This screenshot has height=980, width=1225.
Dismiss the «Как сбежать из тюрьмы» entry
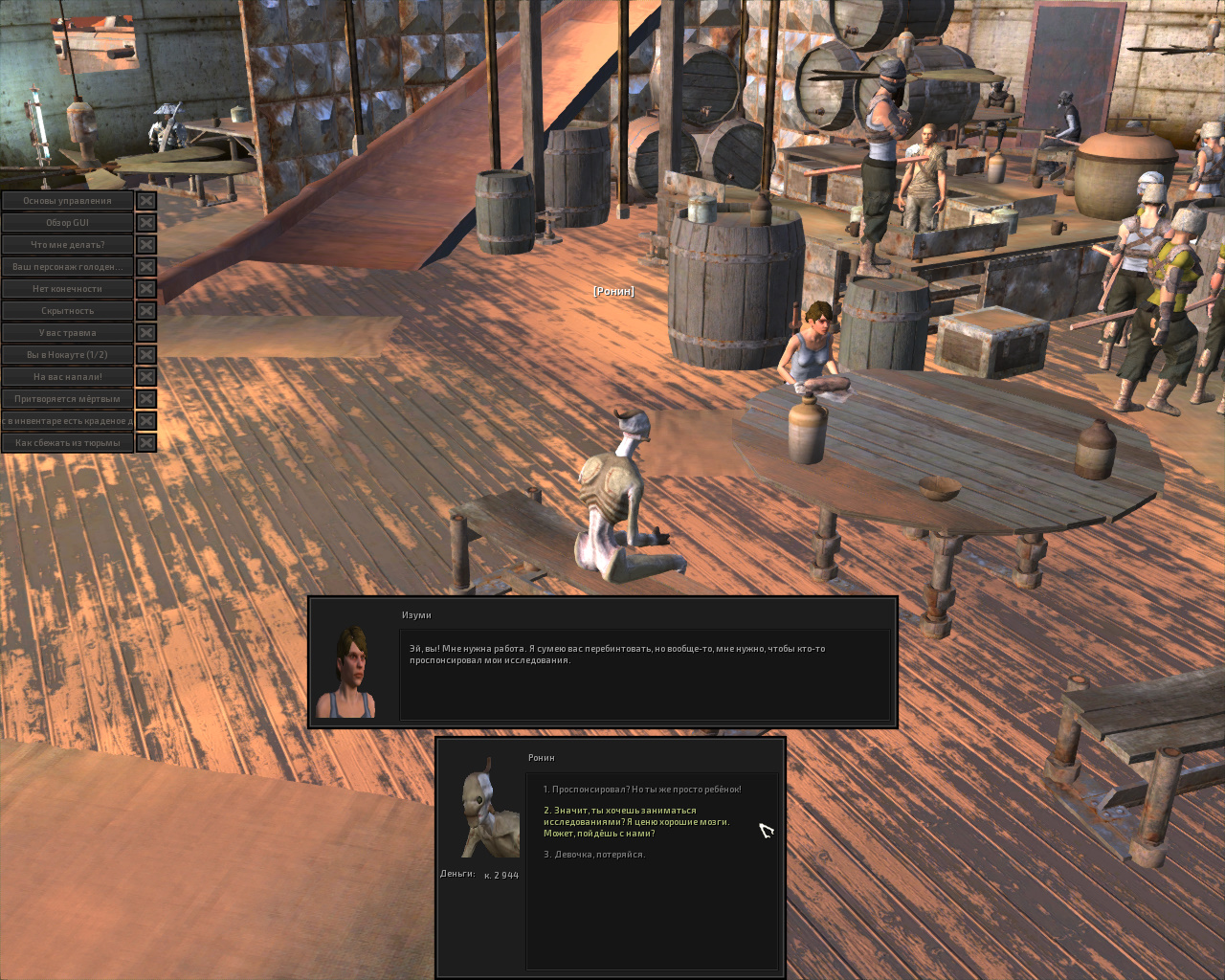[x=146, y=443]
